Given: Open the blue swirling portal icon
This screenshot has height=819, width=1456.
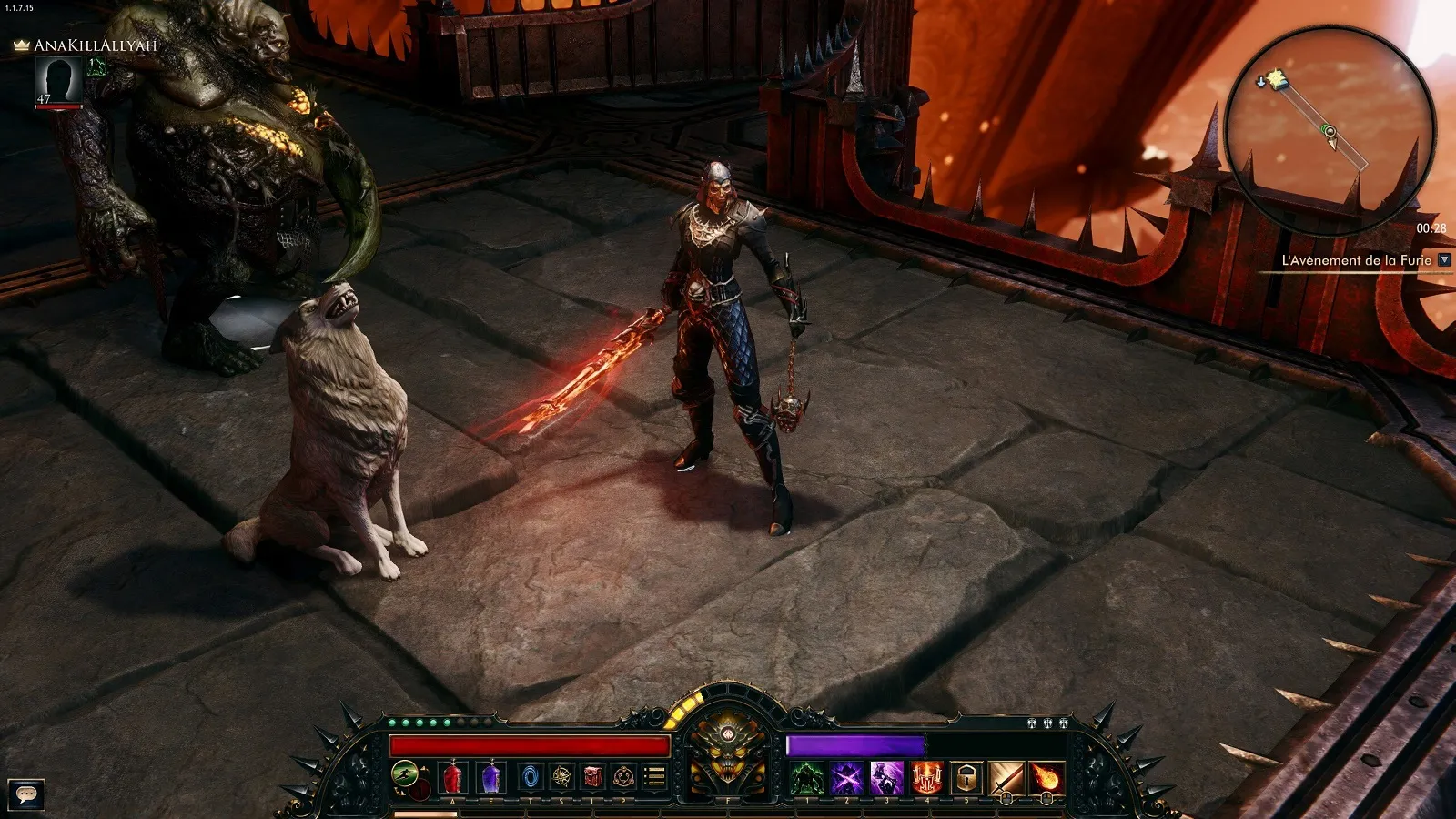Looking at the screenshot, I should tap(531, 777).
